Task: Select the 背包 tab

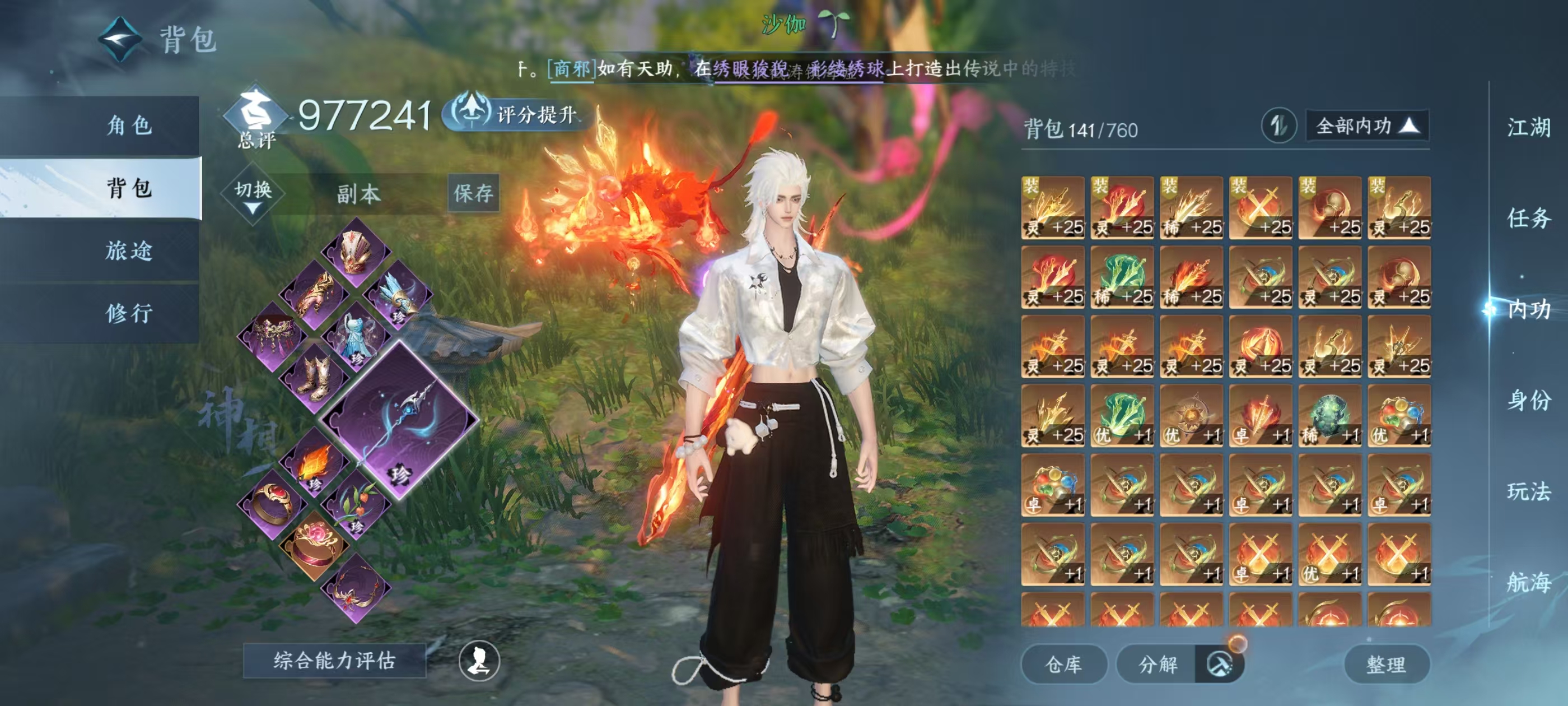Action: click(x=128, y=188)
